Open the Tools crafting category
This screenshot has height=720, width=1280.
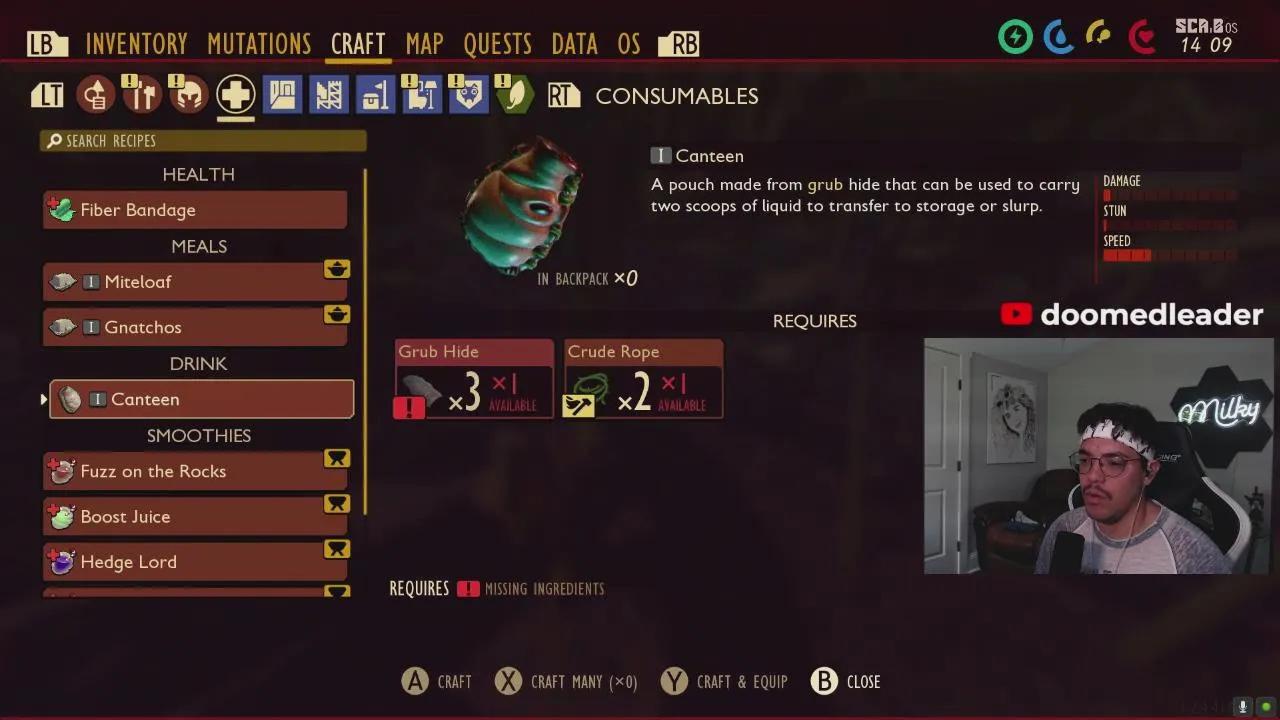coord(141,94)
